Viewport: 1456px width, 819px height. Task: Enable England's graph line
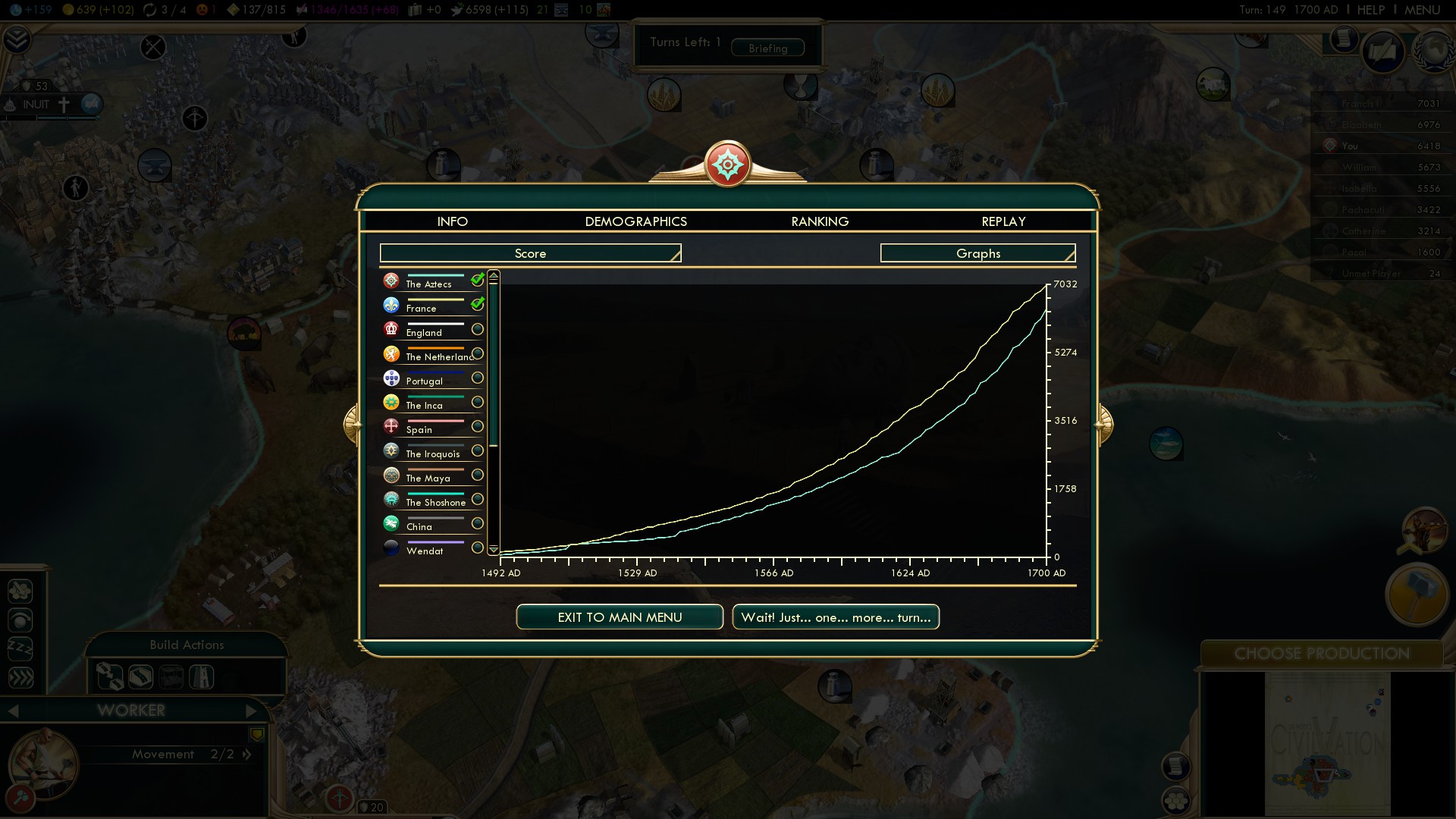(x=477, y=329)
